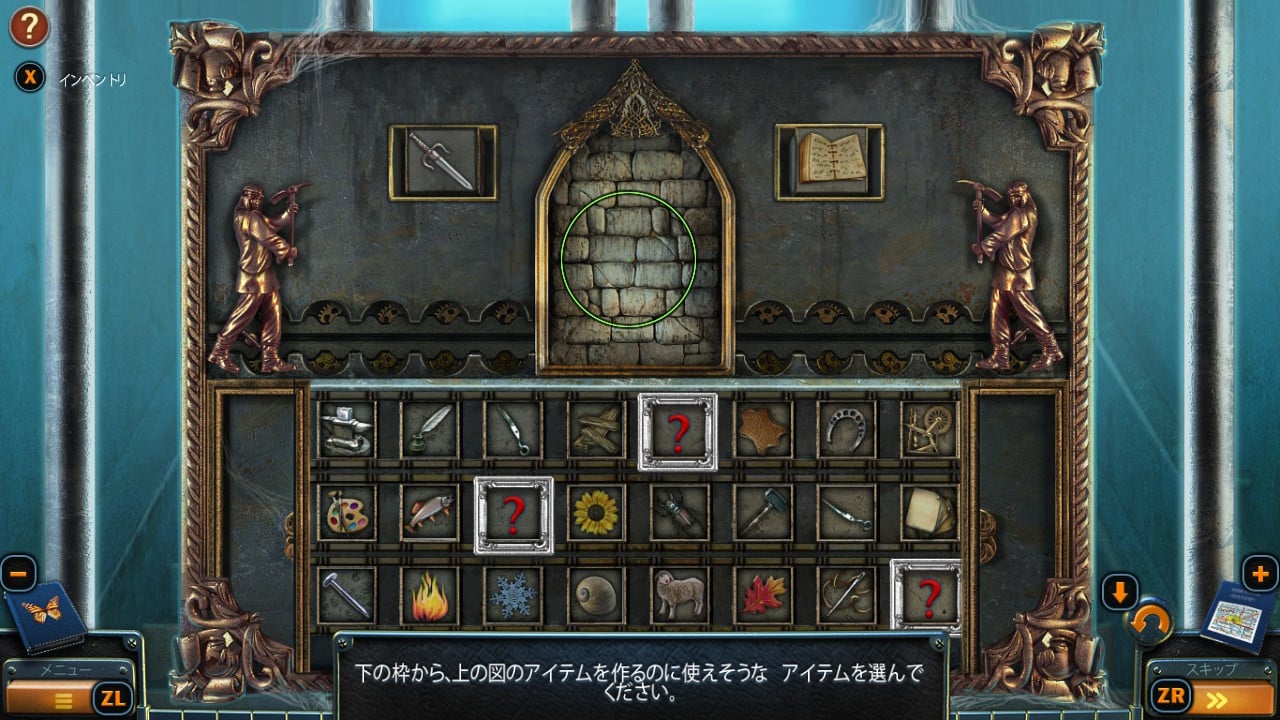
Task: Select the fish tile
Action: (x=430, y=512)
